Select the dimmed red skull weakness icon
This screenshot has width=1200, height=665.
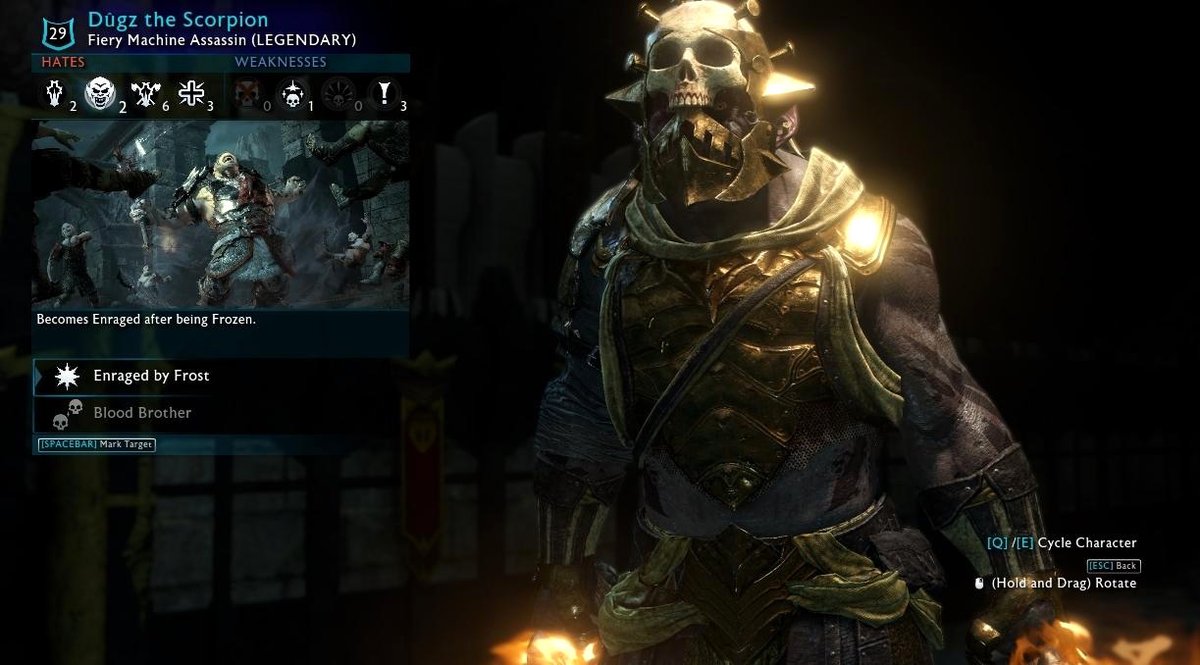pyautogui.click(x=246, y=96)
